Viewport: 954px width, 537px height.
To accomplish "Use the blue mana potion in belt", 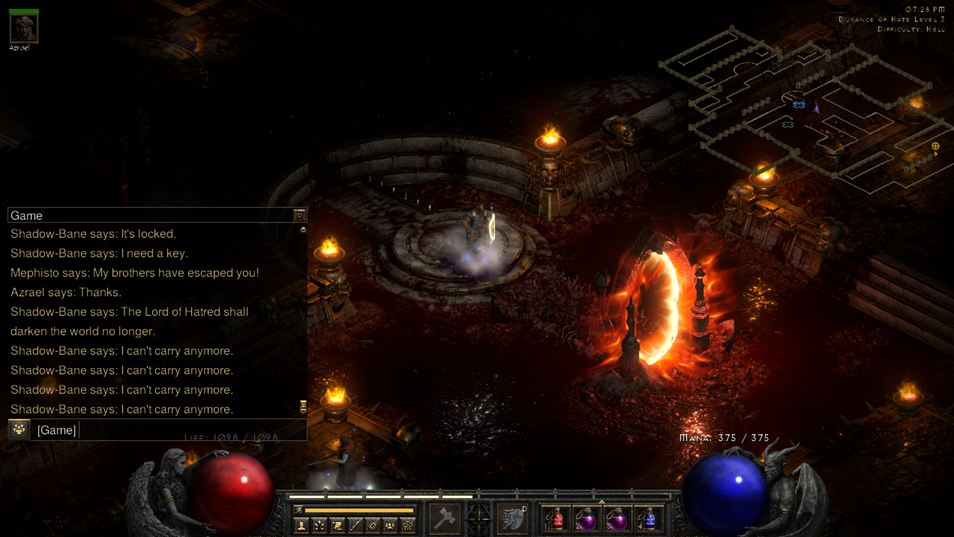I will [x=649, y=519].
